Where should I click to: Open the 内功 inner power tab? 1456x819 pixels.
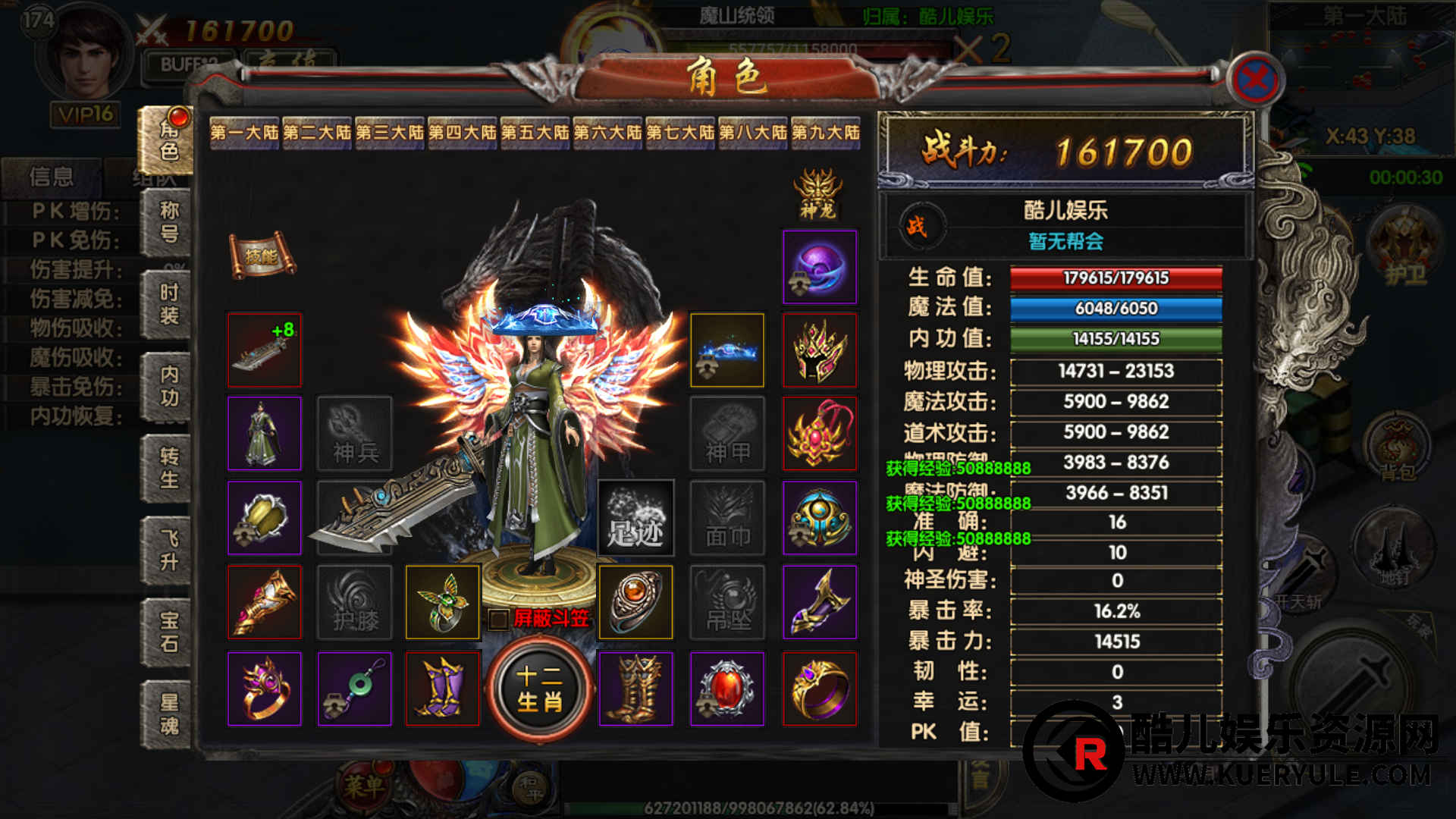point(169,386)
